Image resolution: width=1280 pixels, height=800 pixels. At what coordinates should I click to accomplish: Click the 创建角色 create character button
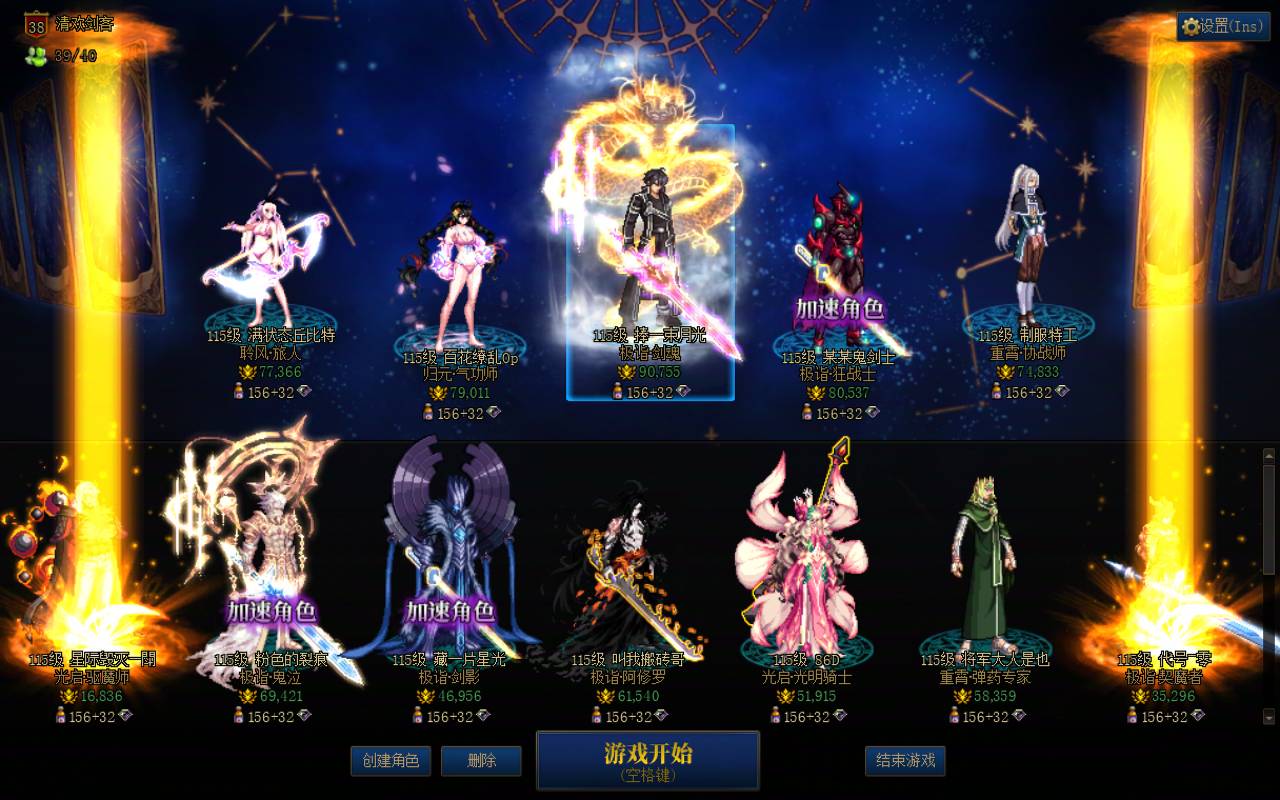(389, 761)
